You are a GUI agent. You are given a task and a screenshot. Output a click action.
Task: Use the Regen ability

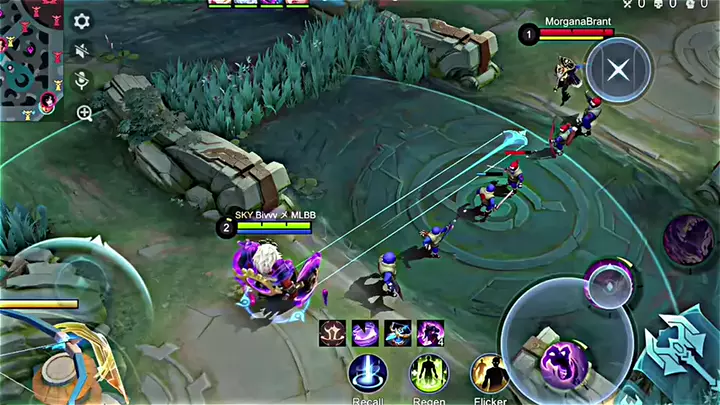429,374
